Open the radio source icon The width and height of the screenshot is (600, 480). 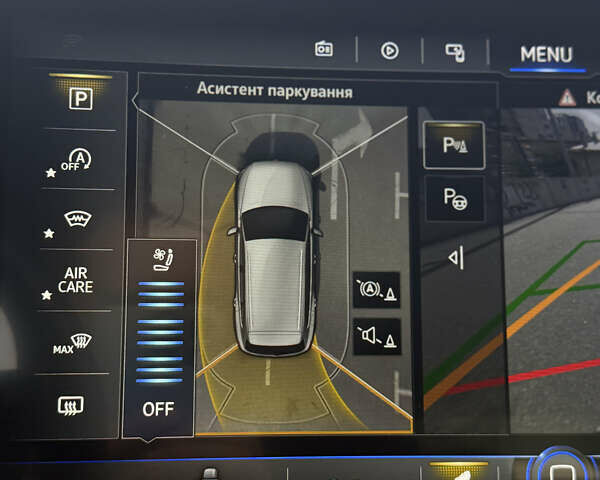(x=324, y=50)
